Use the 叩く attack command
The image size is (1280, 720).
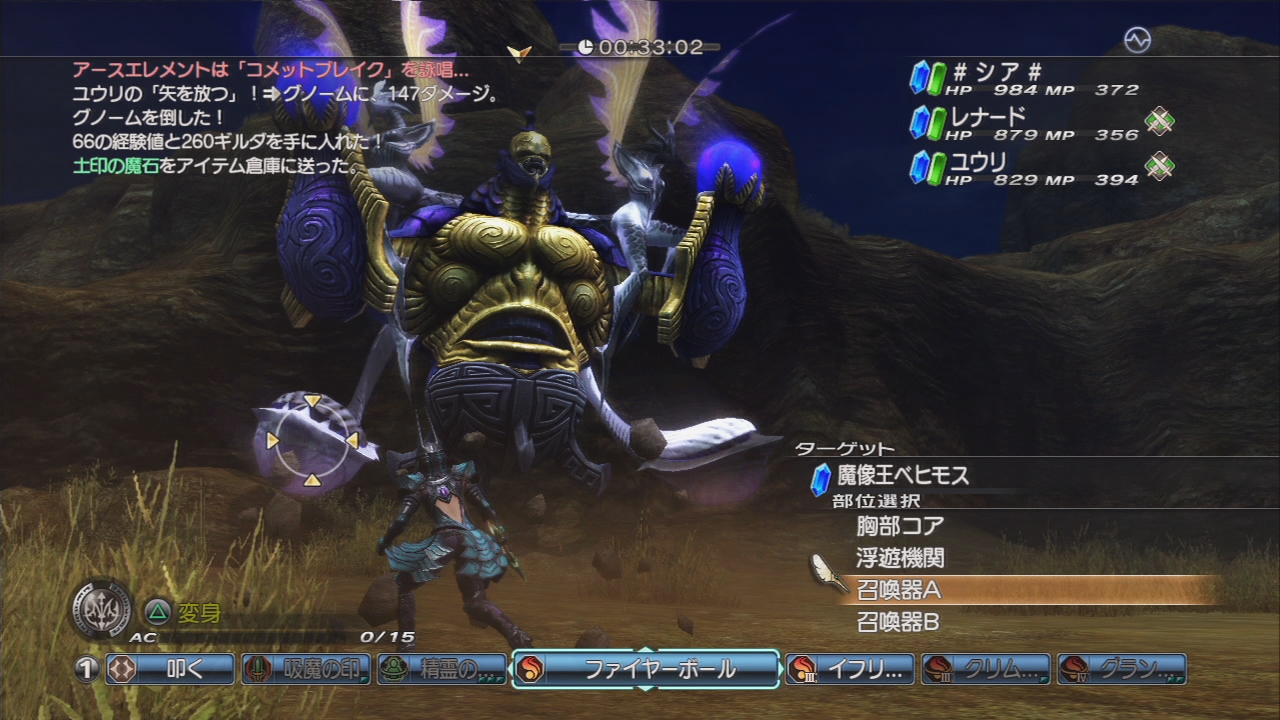pos(171,669)
